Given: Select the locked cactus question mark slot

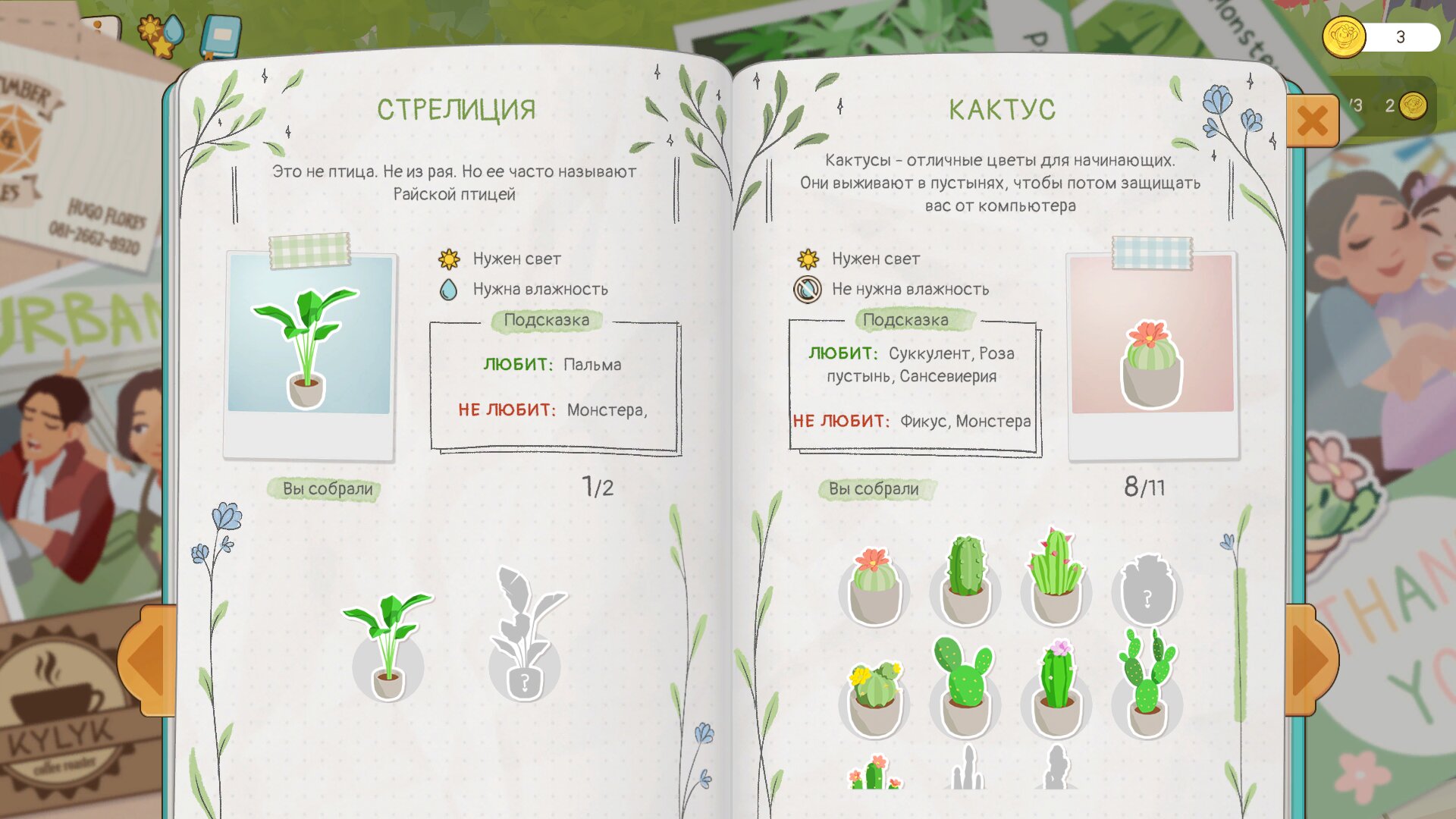Looking at the screenshot, I should click(1147, 591).
